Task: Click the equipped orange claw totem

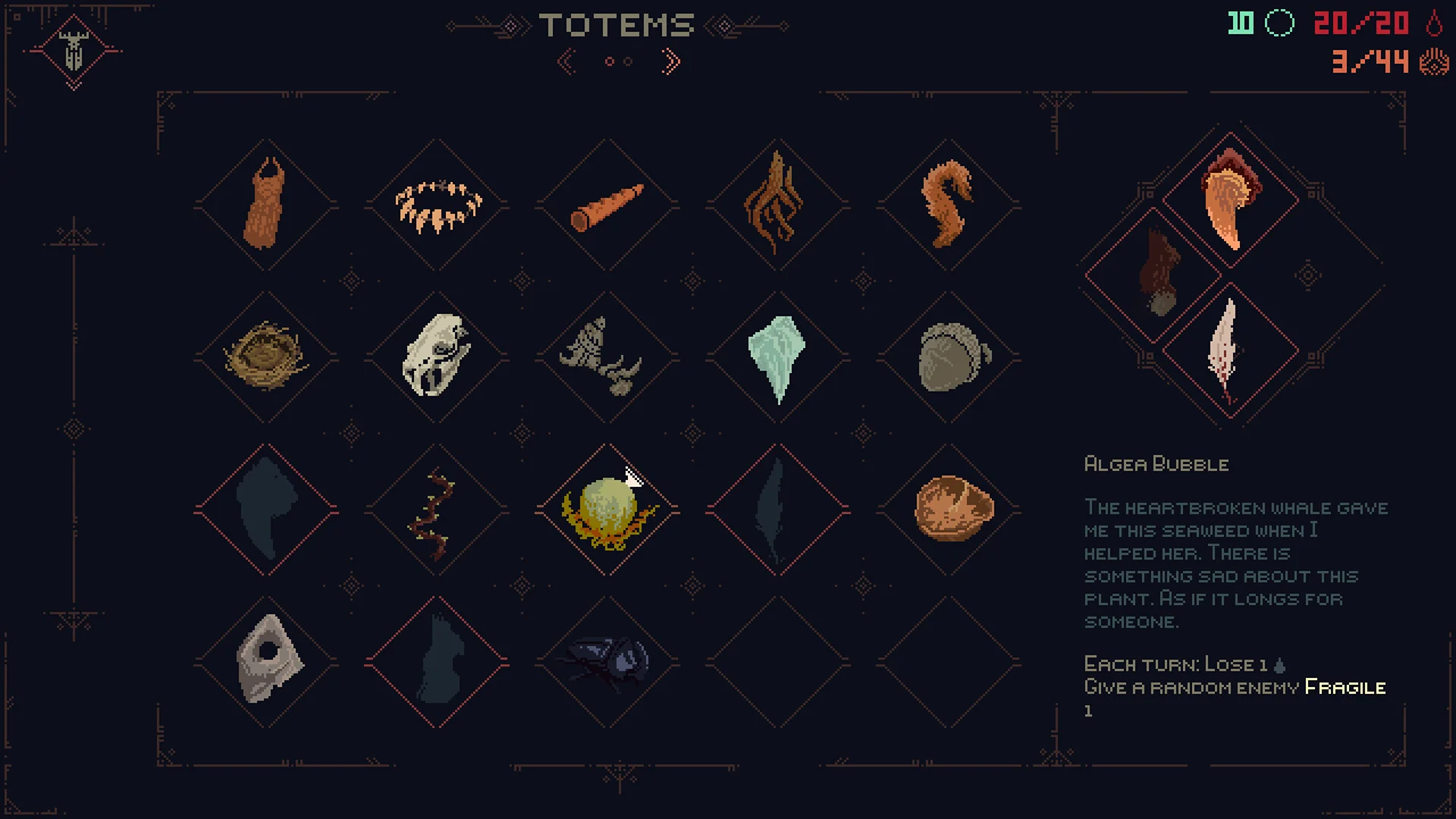Action: click(1230, 199)
